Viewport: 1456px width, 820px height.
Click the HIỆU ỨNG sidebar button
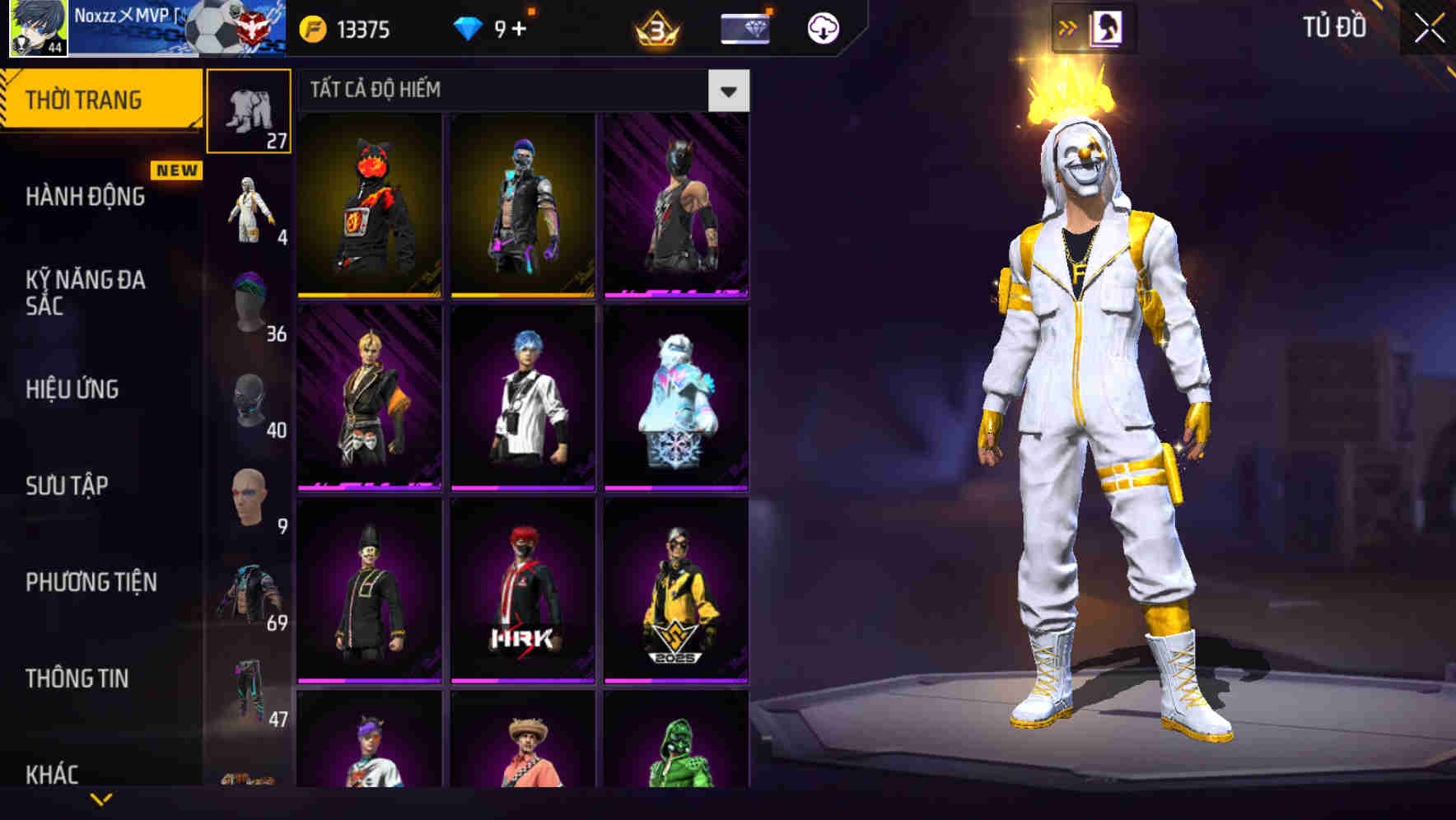coord(74,389)
